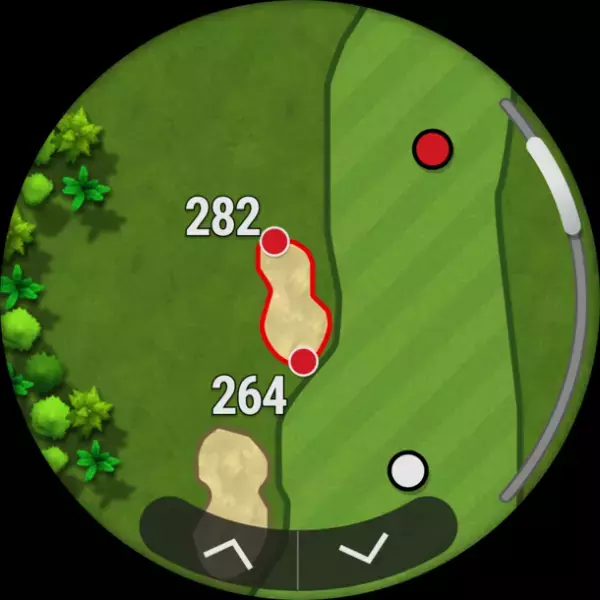Select the red-outlined bunker hazard
Image resolution: width=600 pixels, height=600 pixels.
click(x=290, y=302)
